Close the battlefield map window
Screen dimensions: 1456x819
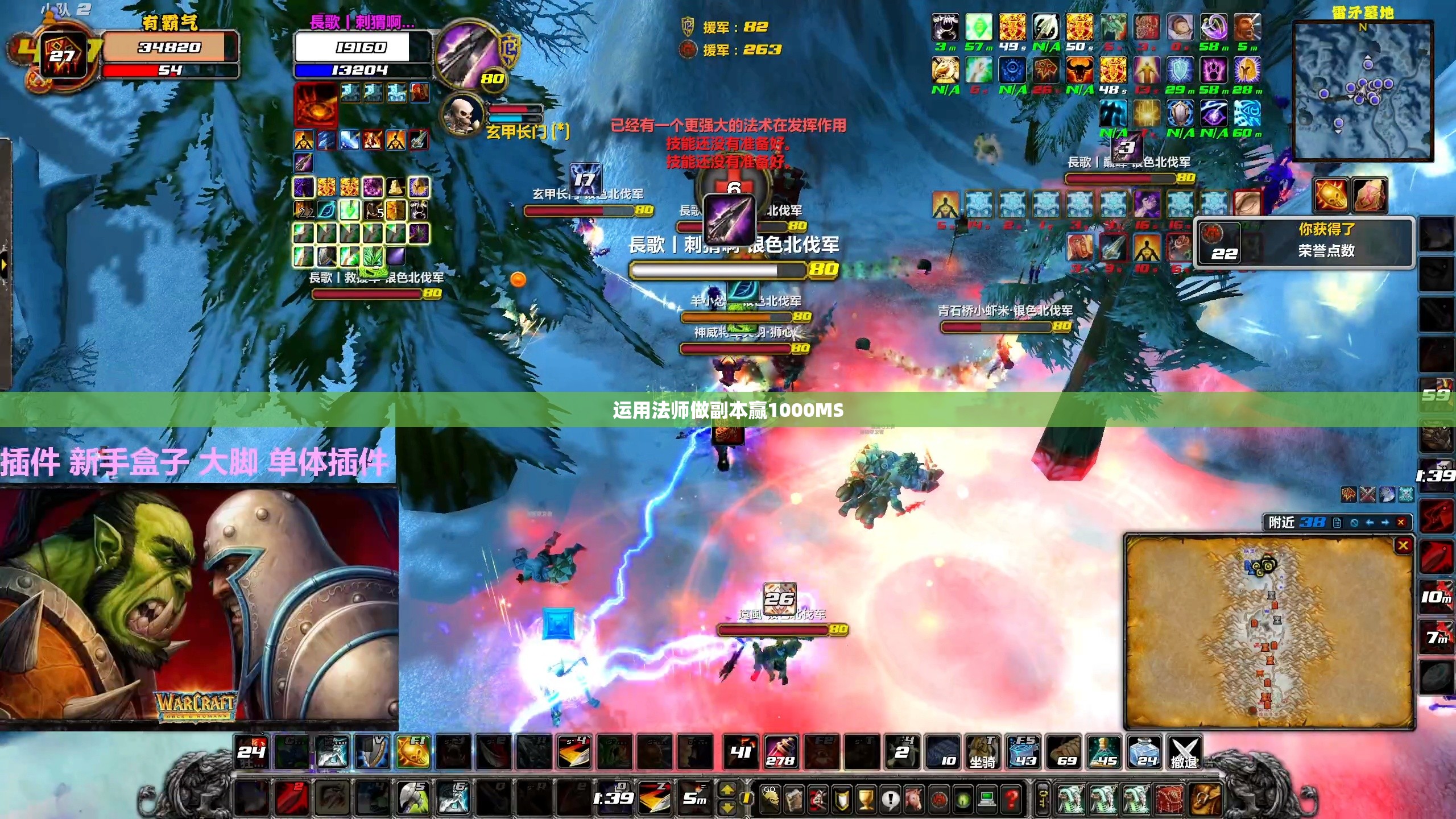1403,546
